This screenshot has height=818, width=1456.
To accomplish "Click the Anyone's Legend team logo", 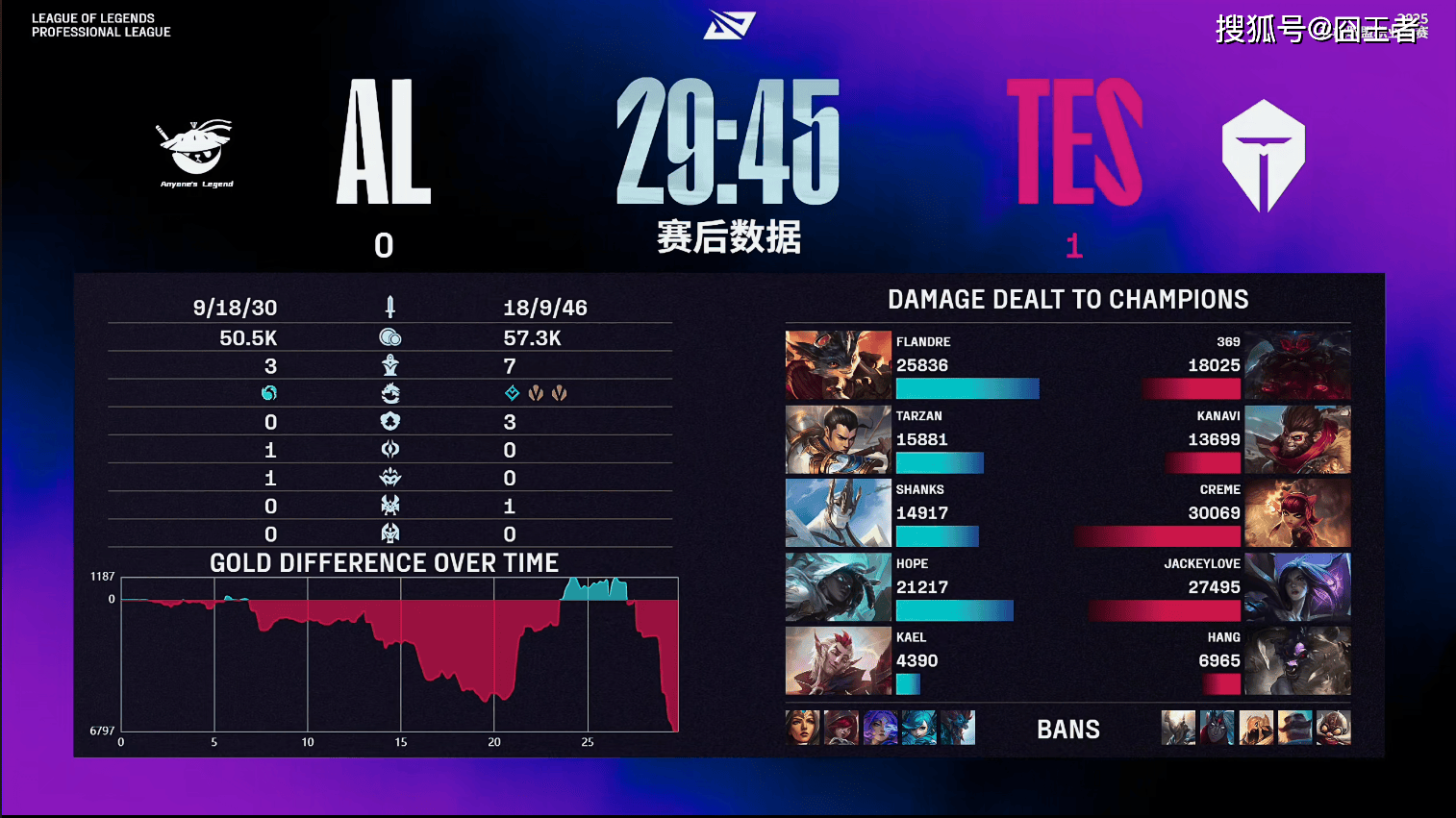I will coord(196,152).
